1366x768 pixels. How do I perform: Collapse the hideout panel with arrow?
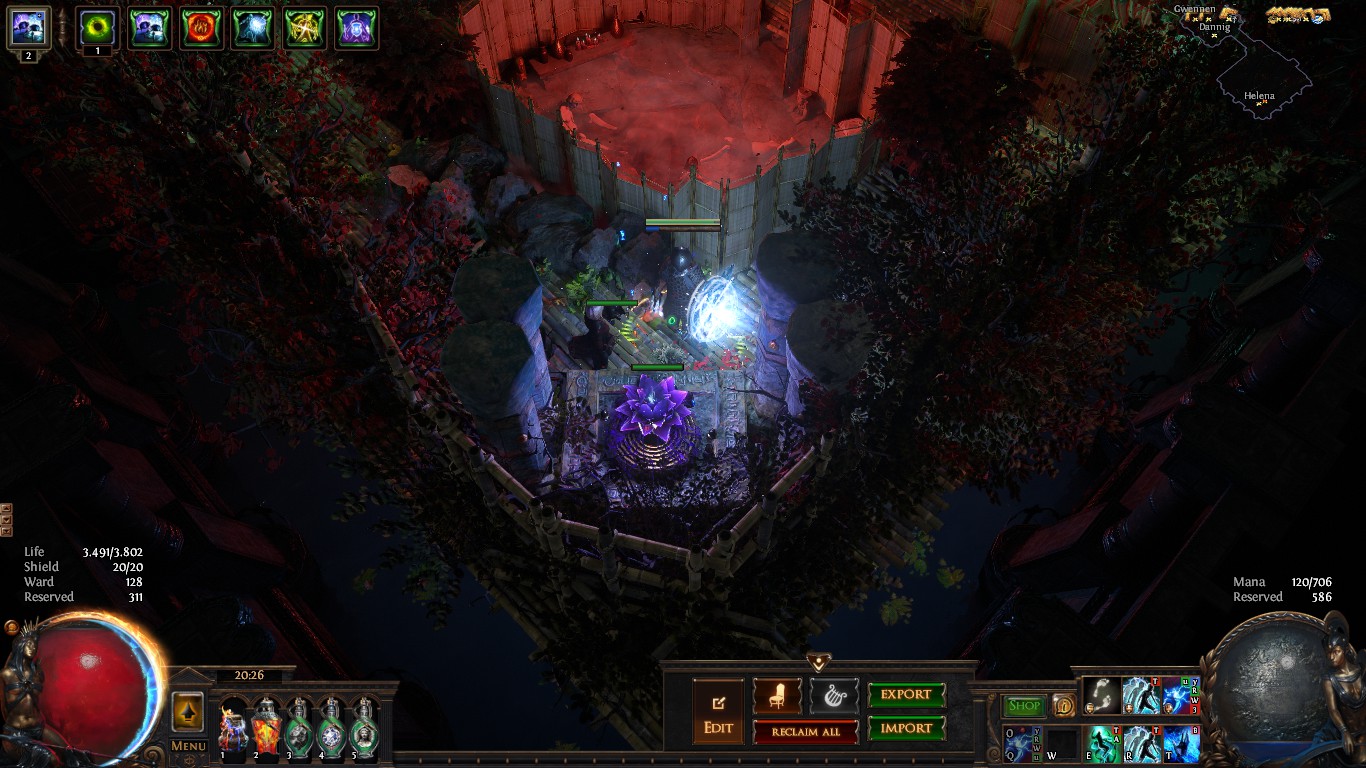click(x=819, y=662)
